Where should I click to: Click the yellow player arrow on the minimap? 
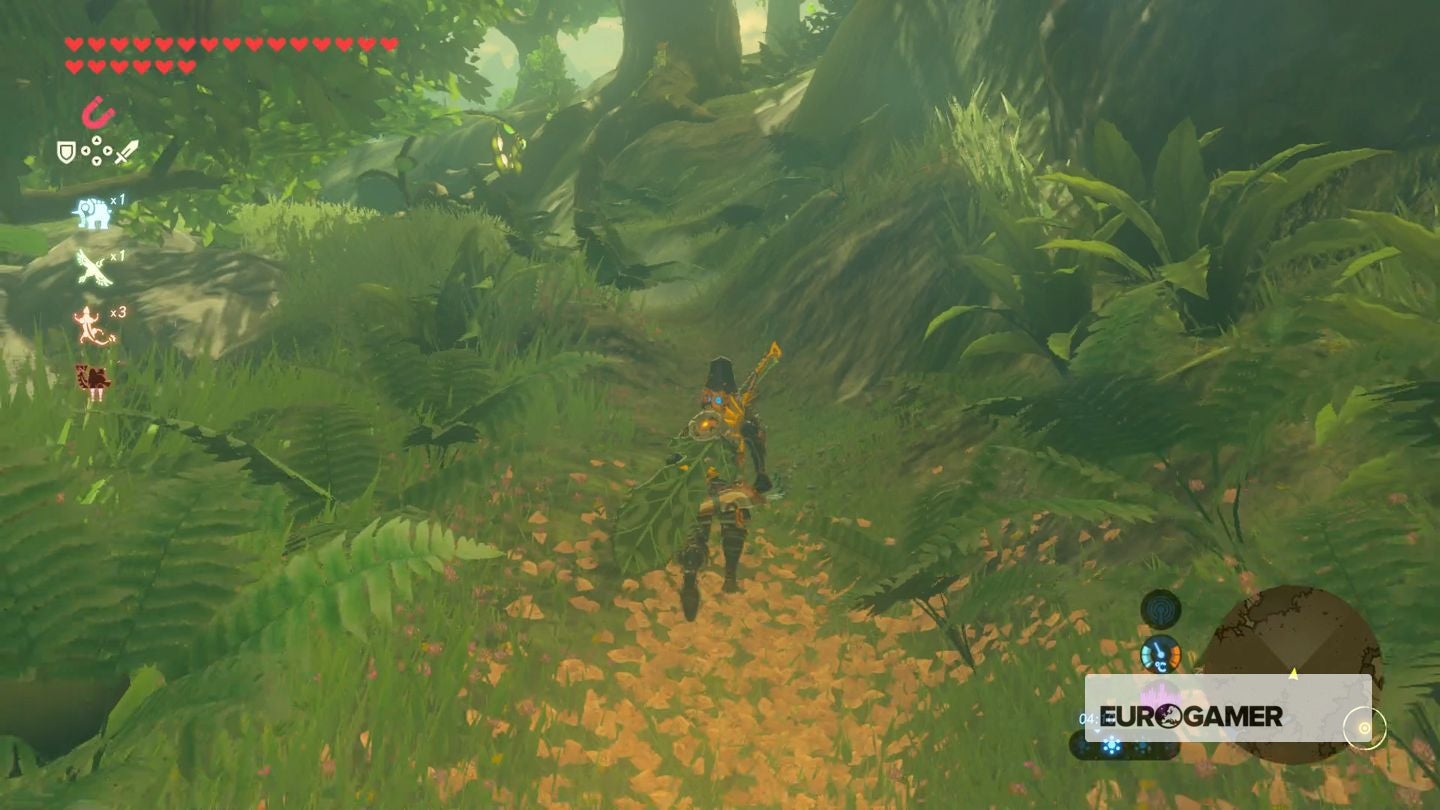[1293, 672]
